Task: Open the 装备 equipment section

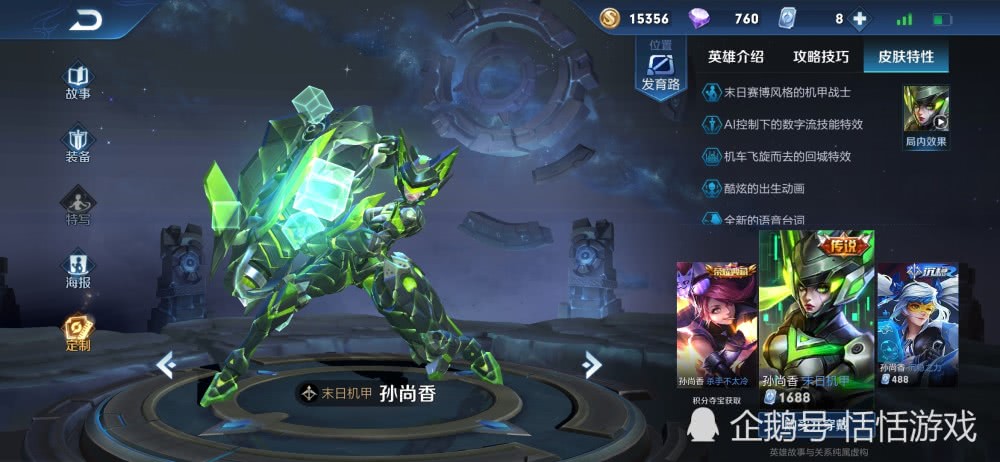Action: pyautogui.click(x=78, y=144)
